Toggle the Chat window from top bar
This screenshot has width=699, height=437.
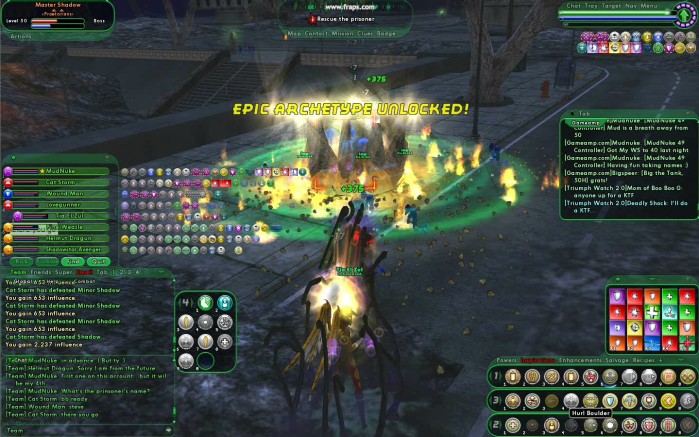[x=575, y=6]
